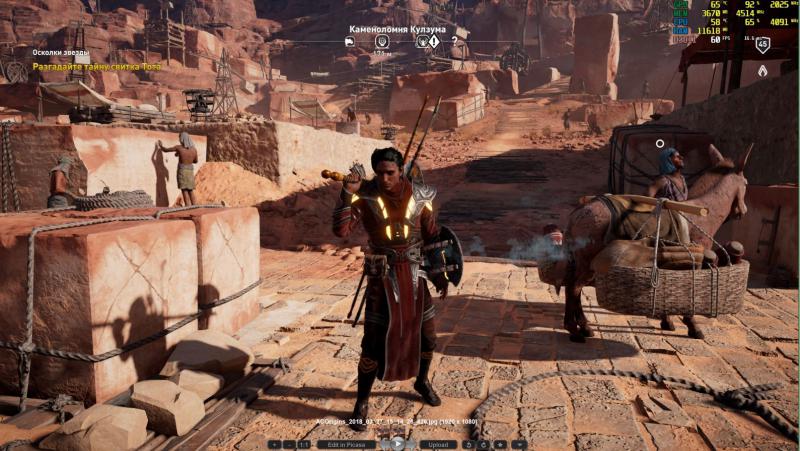The image size is (800, 451).
Task: Click the flame icon under level badge
Action: (762, 70)
